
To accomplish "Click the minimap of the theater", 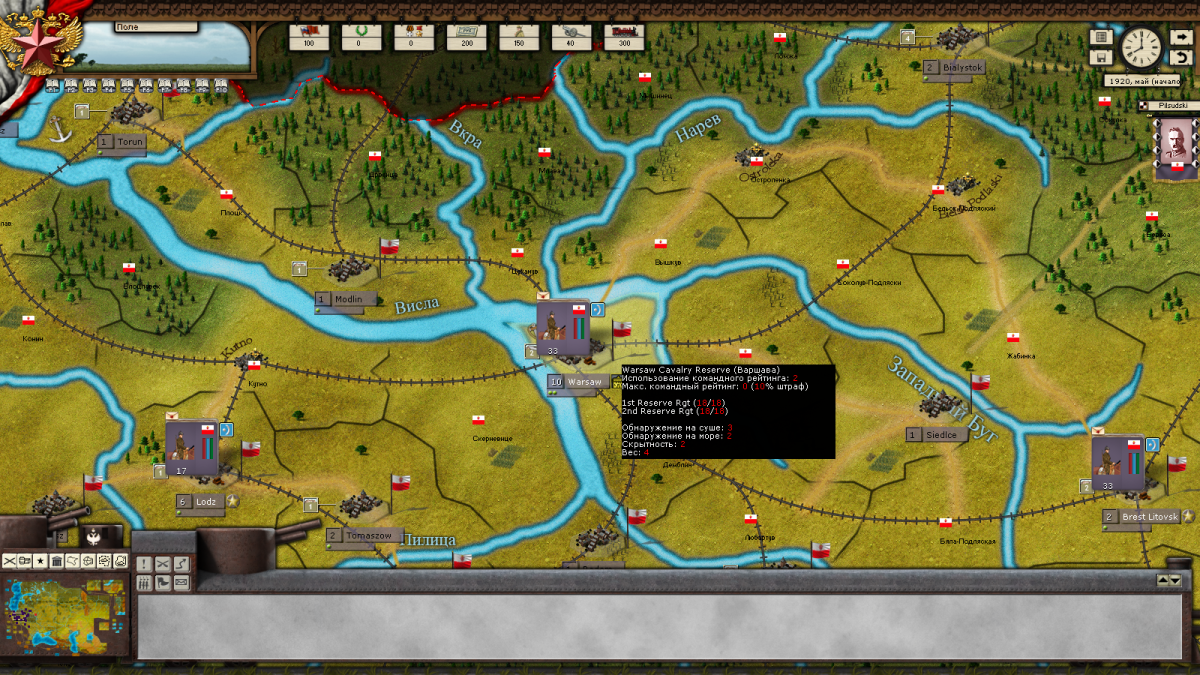I will pyautogui.click(x=64, y=614).
